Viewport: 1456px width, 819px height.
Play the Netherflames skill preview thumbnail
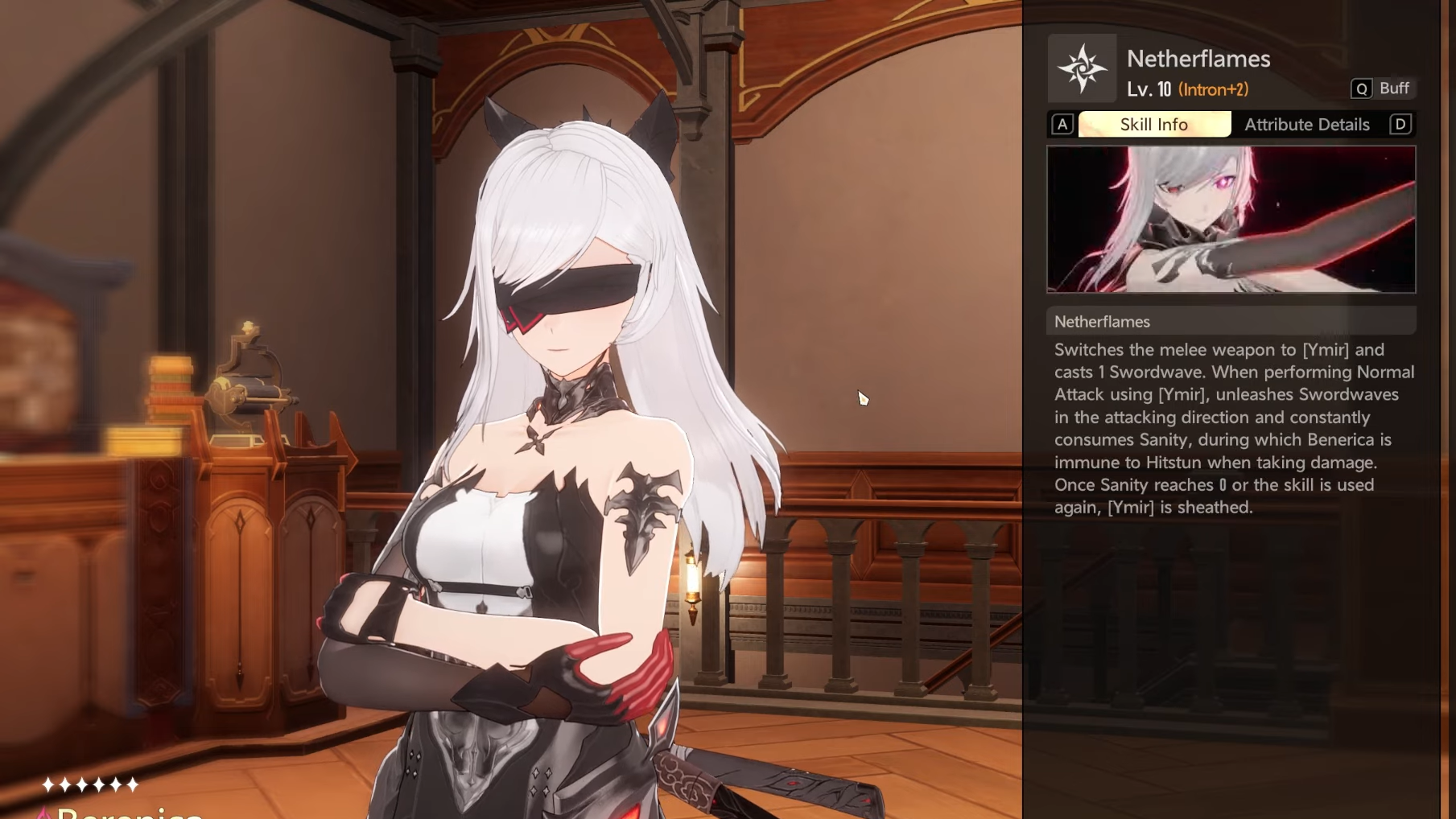click(x=1231, y=220)
